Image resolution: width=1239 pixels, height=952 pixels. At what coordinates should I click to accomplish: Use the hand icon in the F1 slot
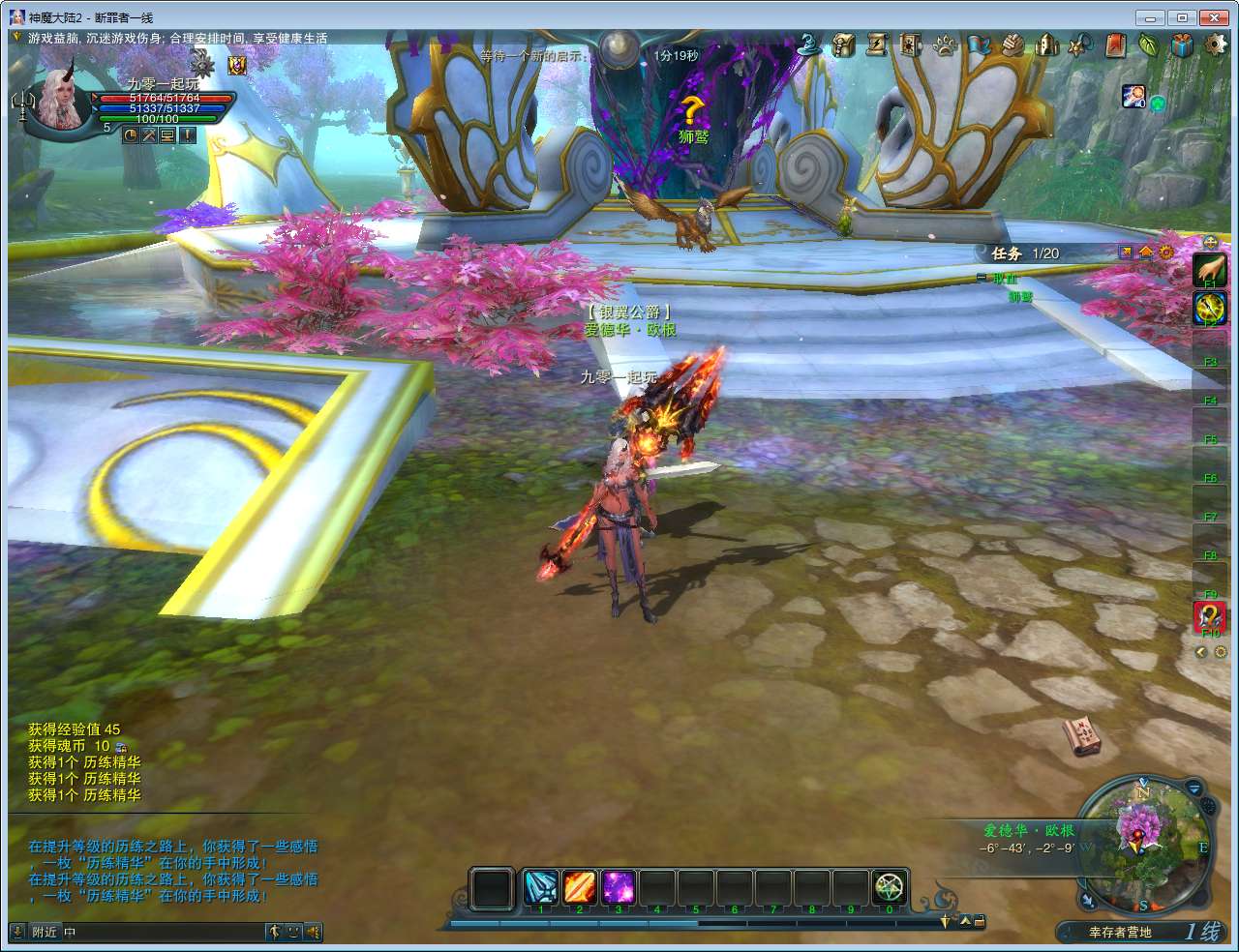1209,270
